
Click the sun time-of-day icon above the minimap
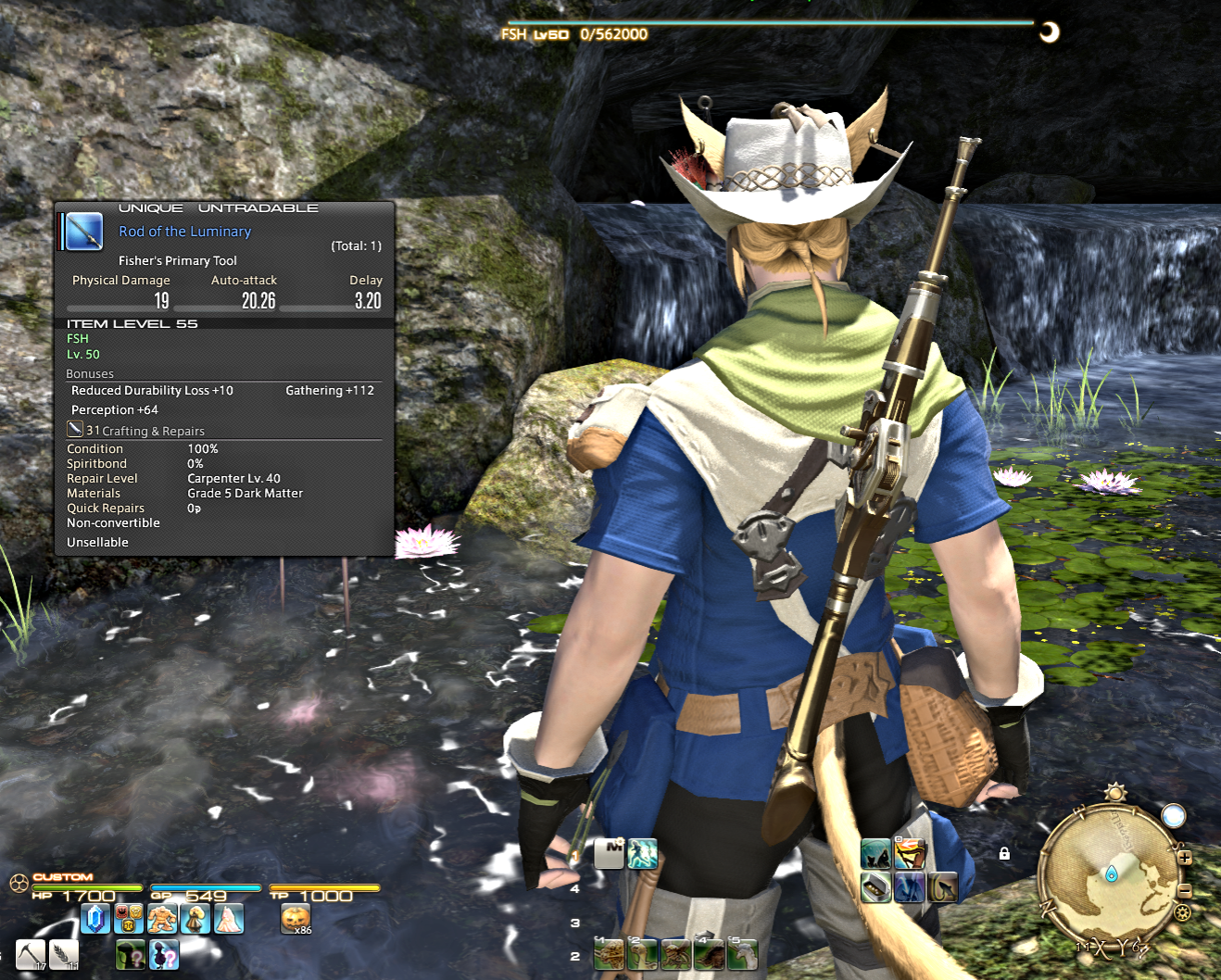click(1115, 793)
